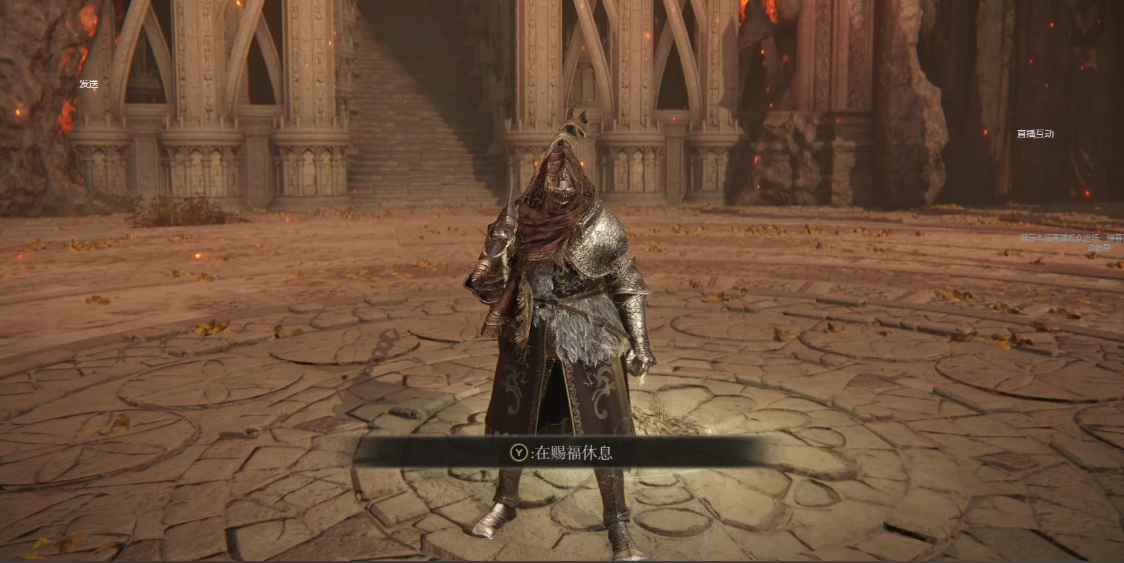Open the 直播互动 live interaction overlay
This screenshot has height=563, width=1124.
tap(1035, 133)
